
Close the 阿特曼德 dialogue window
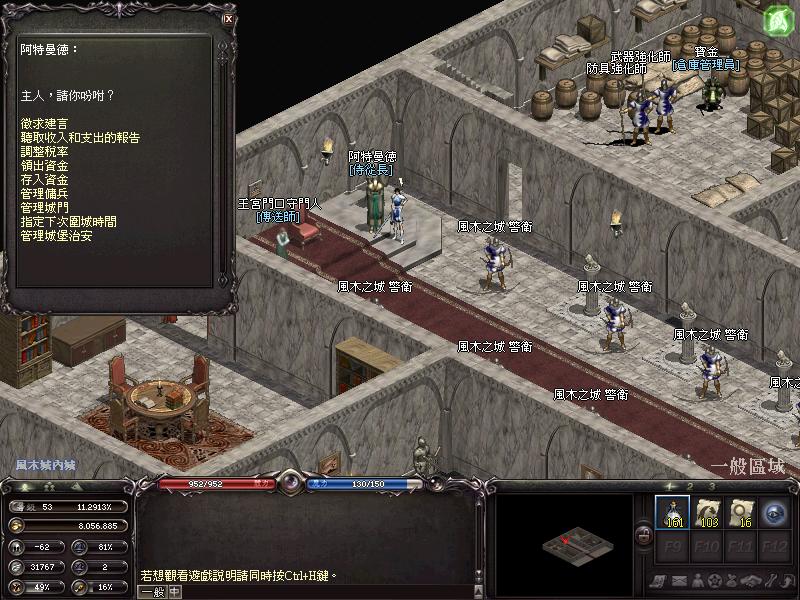(x=228, y=18)
